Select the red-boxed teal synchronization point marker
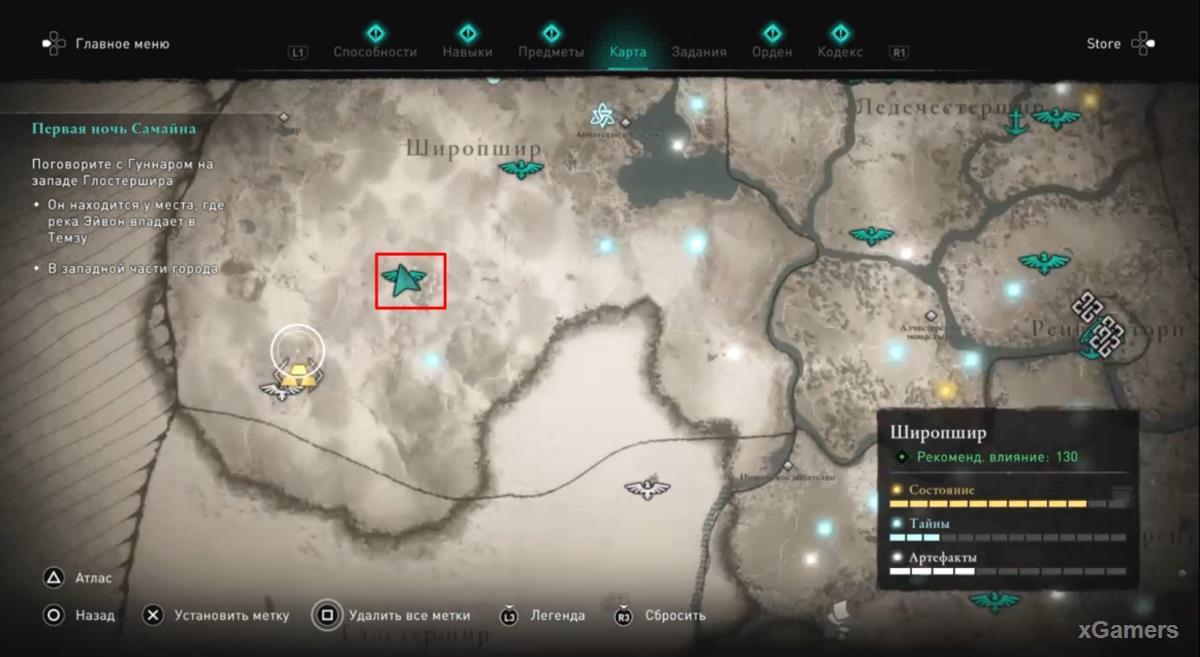 [x=410, y=282]
